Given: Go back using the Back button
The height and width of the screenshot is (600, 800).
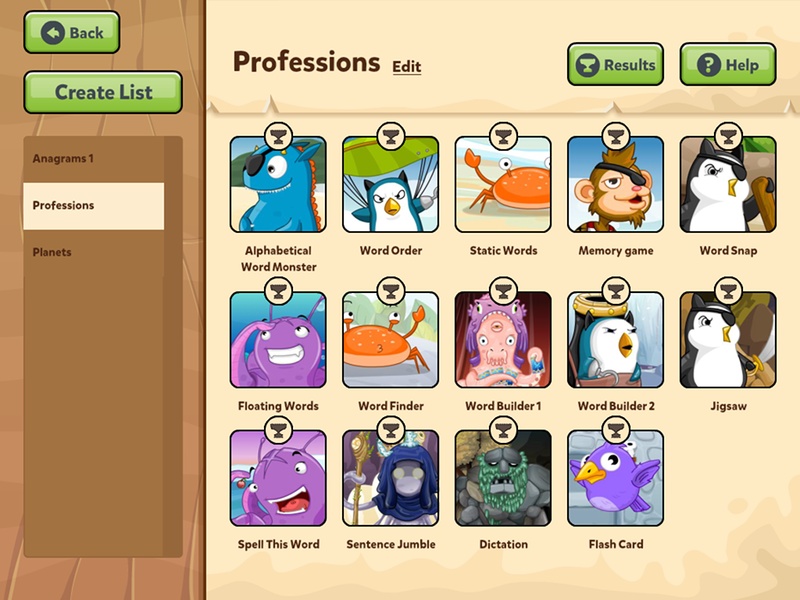Looking at the screenshot, I should pyautogui.click(x=72, y=33).
